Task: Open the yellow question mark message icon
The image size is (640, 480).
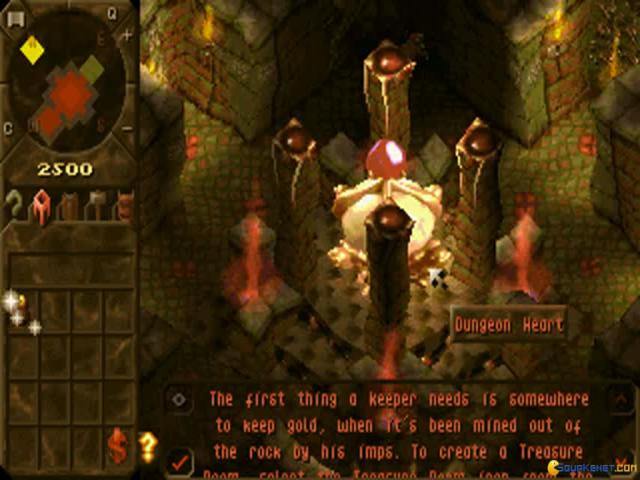Action: (149, 446)
